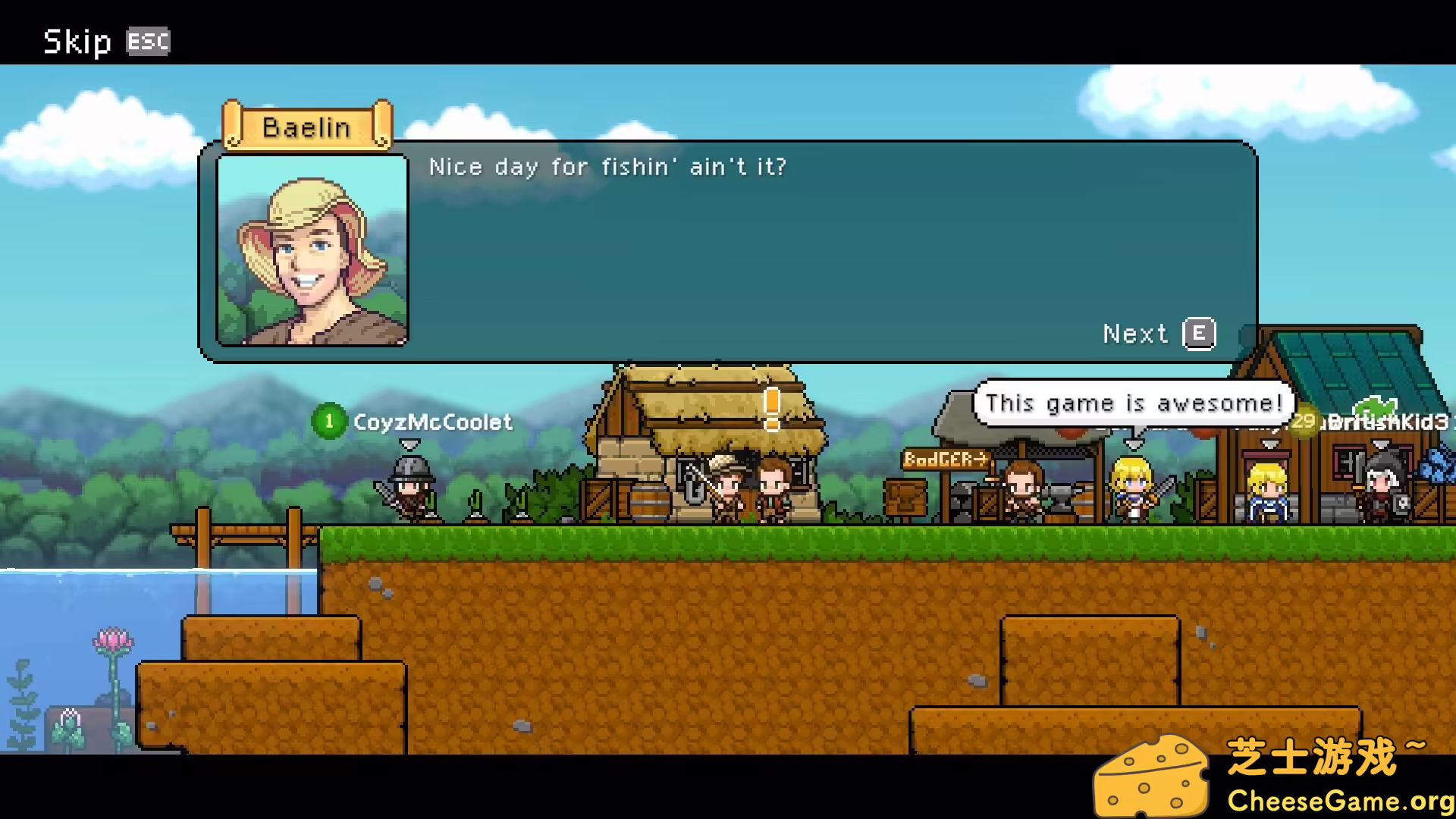This screenshot has height=819, width=1456.
Task: Click the quest exclamation mark above the hut
Action: click(x=772, y=409)
